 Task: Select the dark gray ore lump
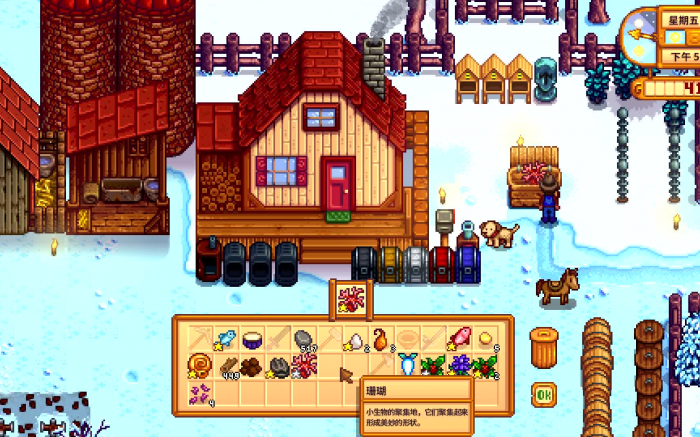point(278,366)
